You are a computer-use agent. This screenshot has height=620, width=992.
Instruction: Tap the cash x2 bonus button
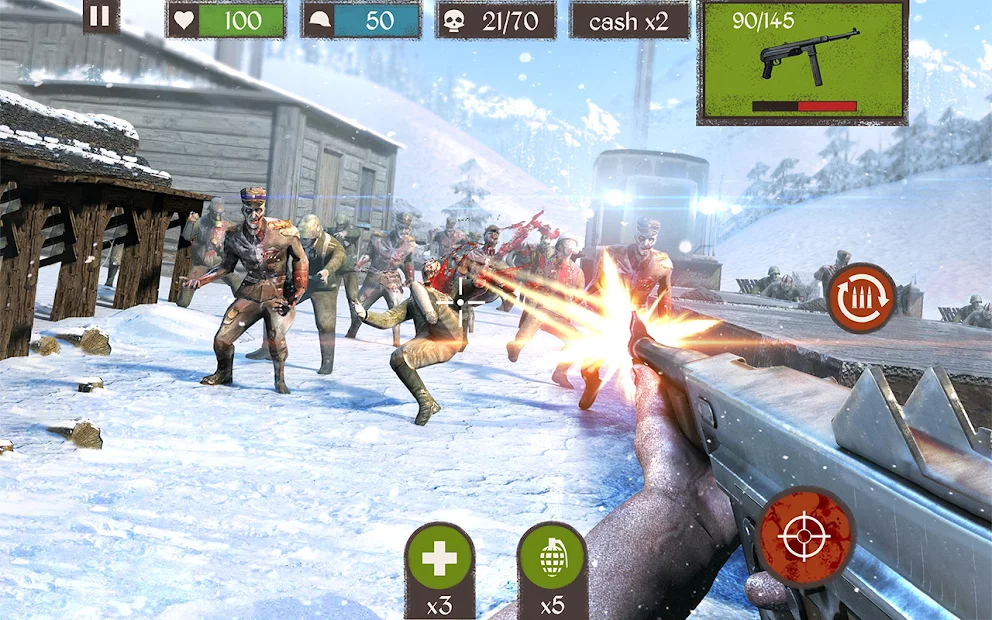pos(629,21)
